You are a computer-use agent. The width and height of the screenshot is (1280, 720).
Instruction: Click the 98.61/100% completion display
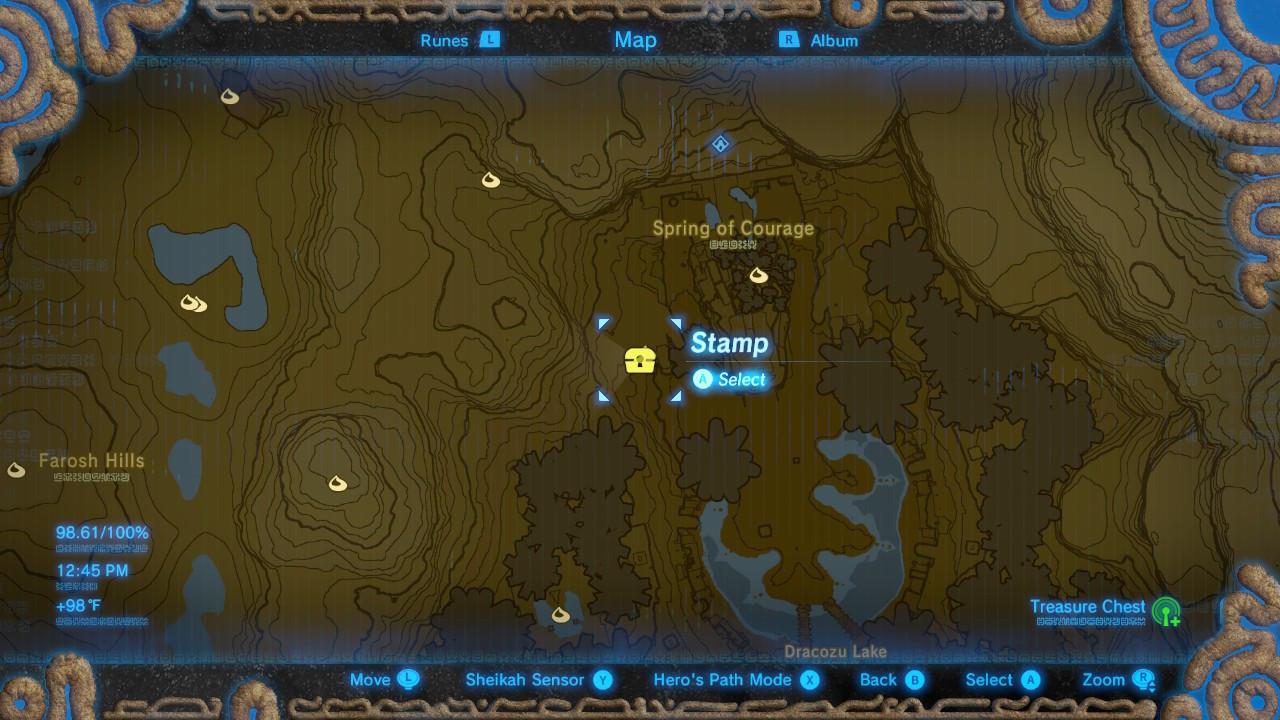click(100, 532)
